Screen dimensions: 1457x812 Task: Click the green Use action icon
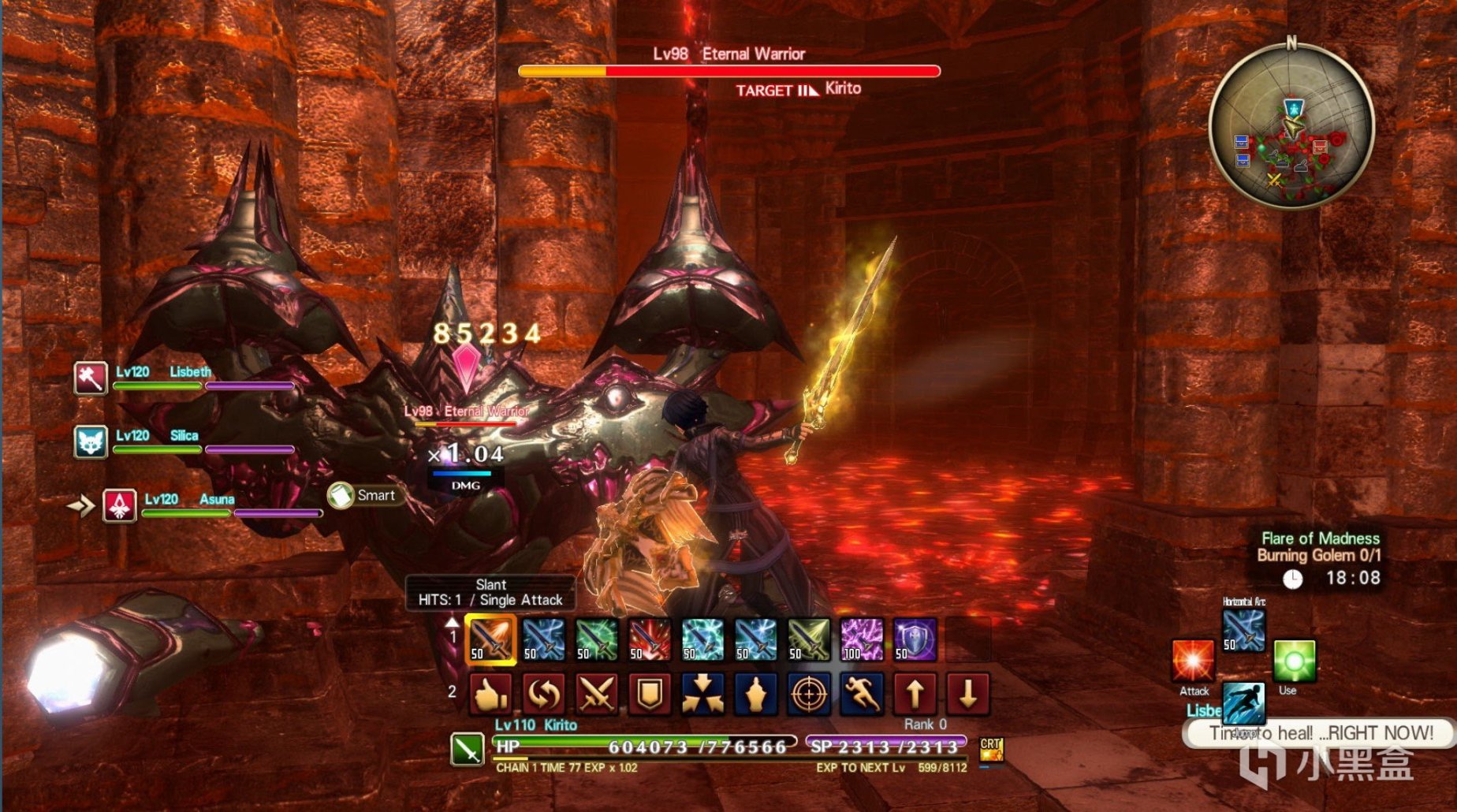(1294, 661)
